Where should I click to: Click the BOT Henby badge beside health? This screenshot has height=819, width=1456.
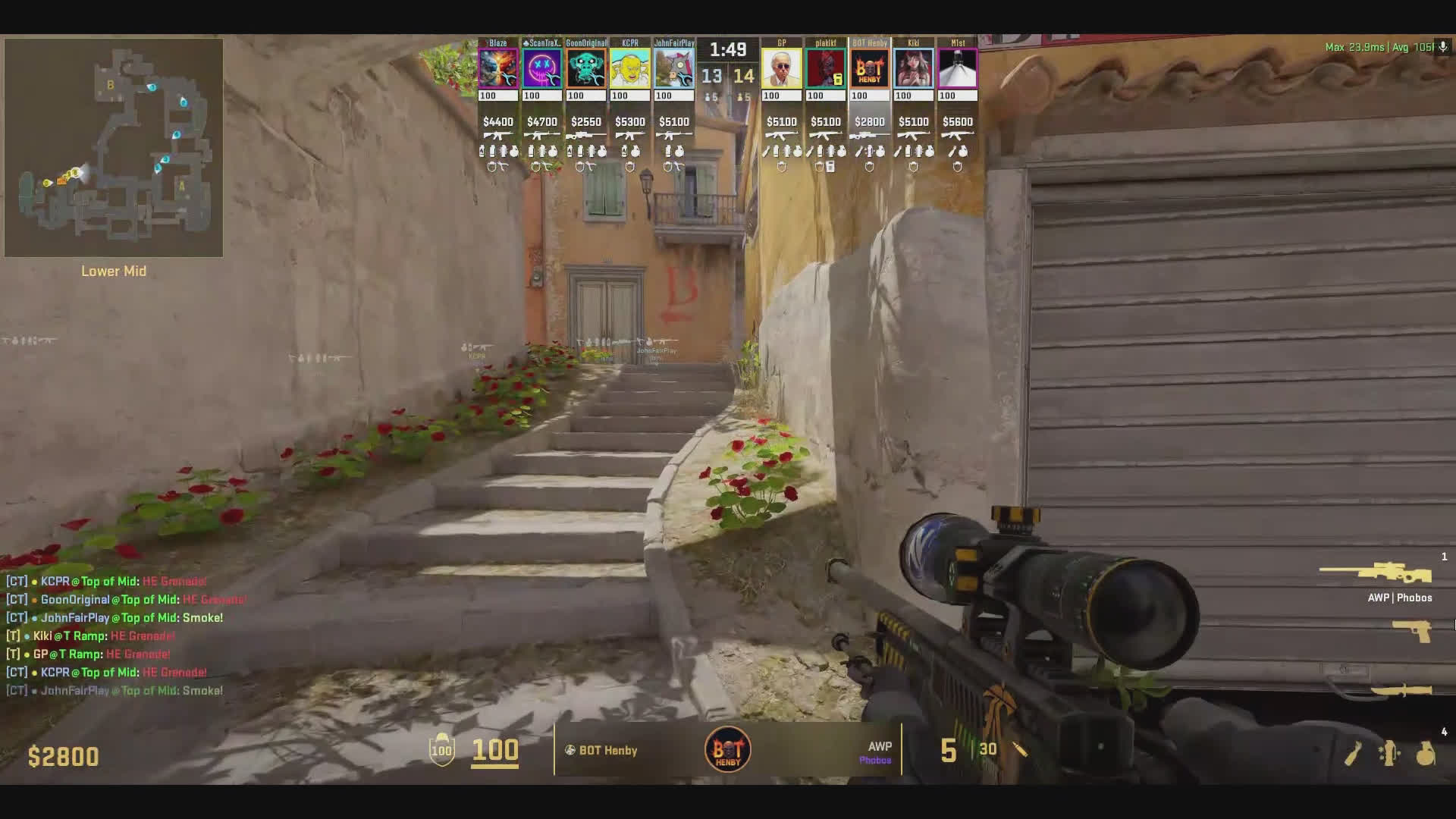pyautogui.click(x=728, y=750)
